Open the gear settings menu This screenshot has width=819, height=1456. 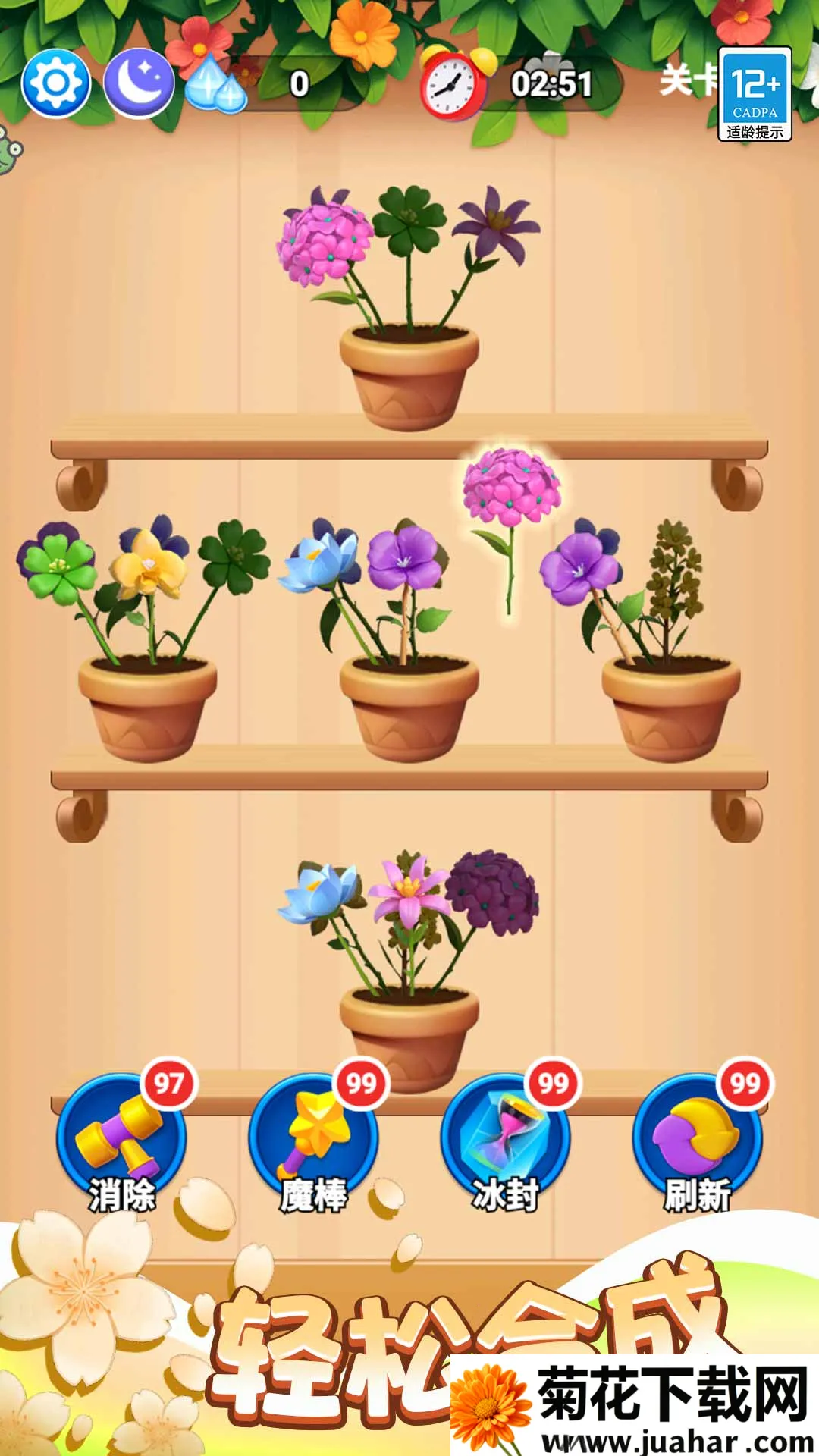tap(56, 83)
